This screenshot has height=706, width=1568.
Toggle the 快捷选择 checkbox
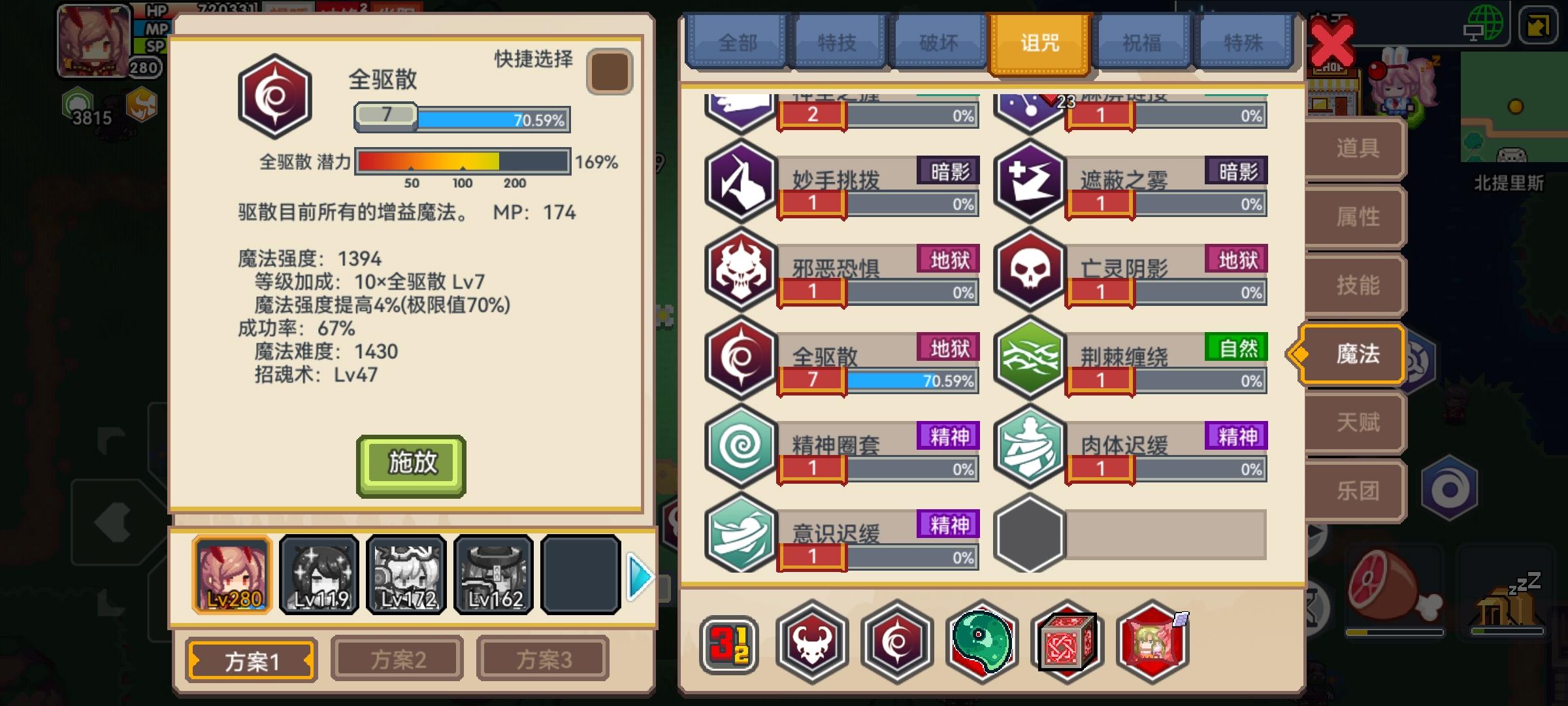[610, 71]
